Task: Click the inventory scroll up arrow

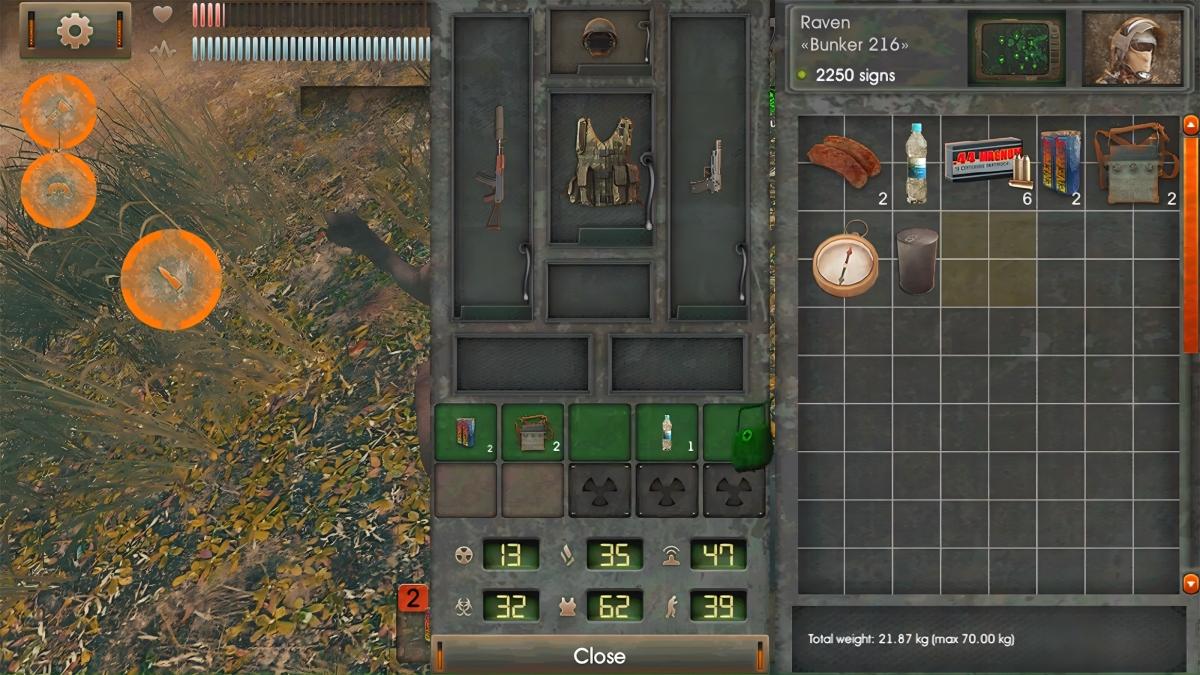Action: (x=1190, y=125)
